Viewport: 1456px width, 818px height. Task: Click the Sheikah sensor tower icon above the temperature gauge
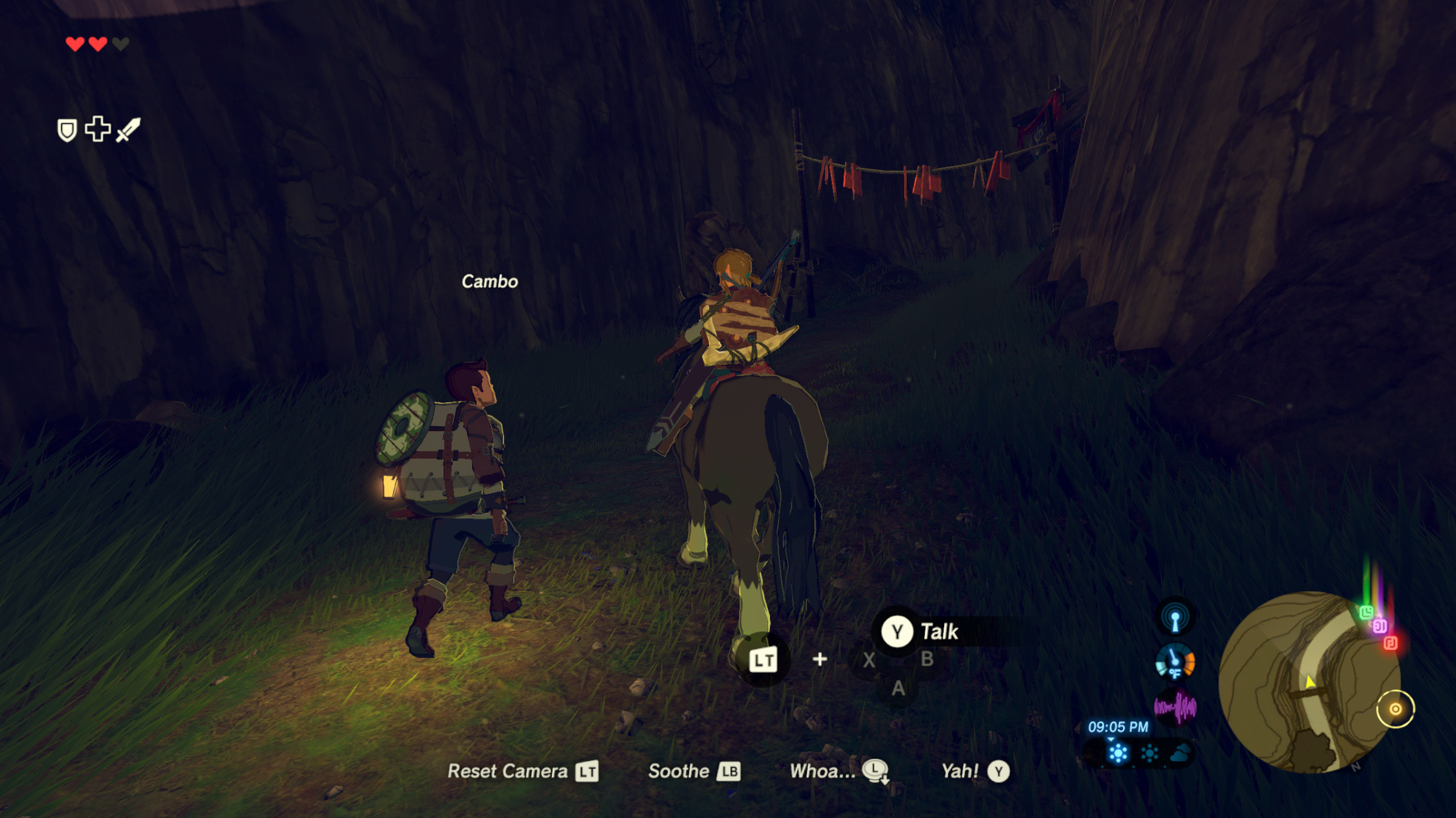[1174, 617]
